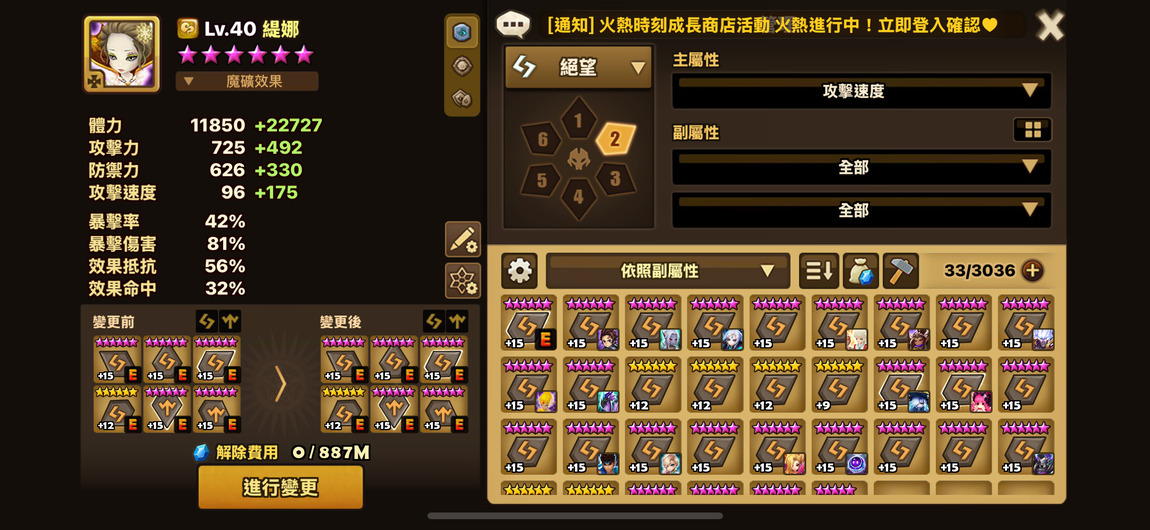Screen dimensions: 1150x530
Task: Select rune slot 5 on hexagon
Action: click(x=541, y=180)
